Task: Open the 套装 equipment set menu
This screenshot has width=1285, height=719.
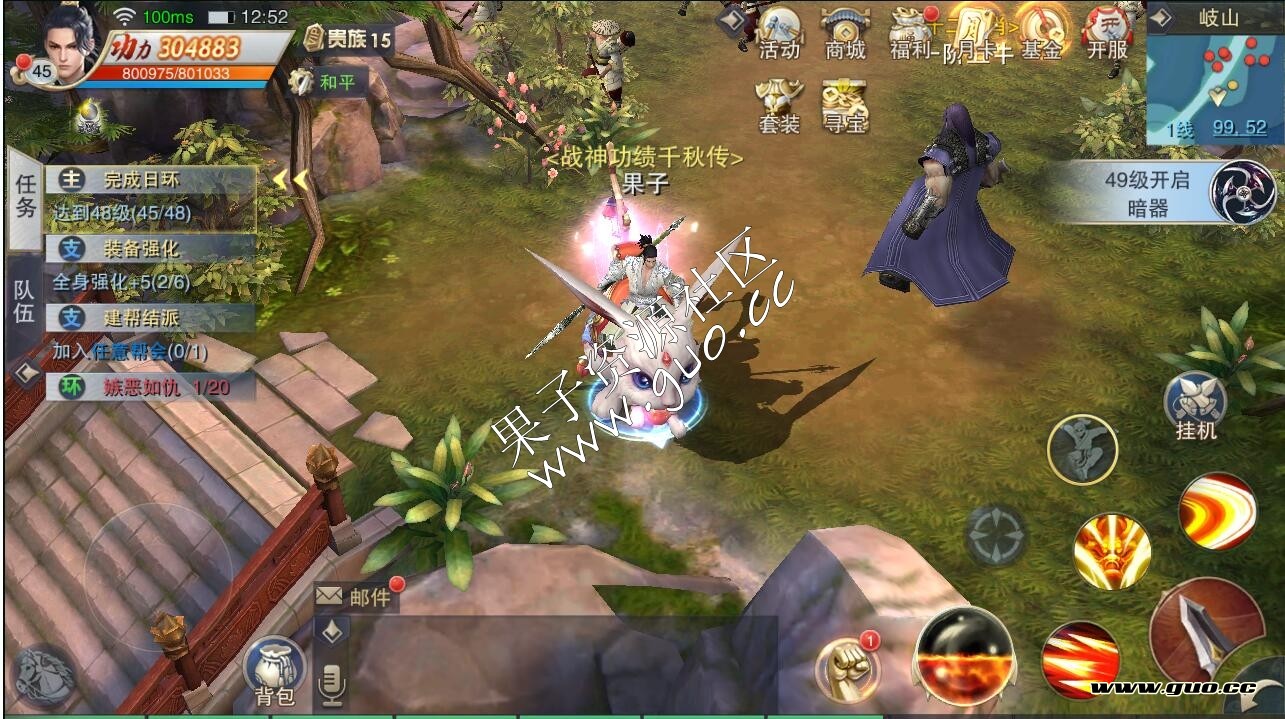Action: [x=780, y=106]
